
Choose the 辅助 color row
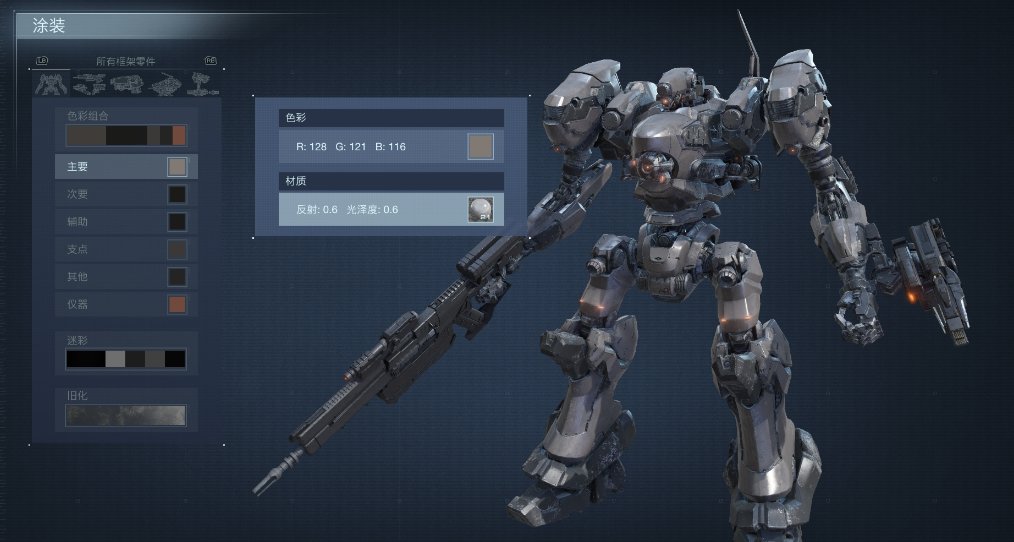[126, 221]
